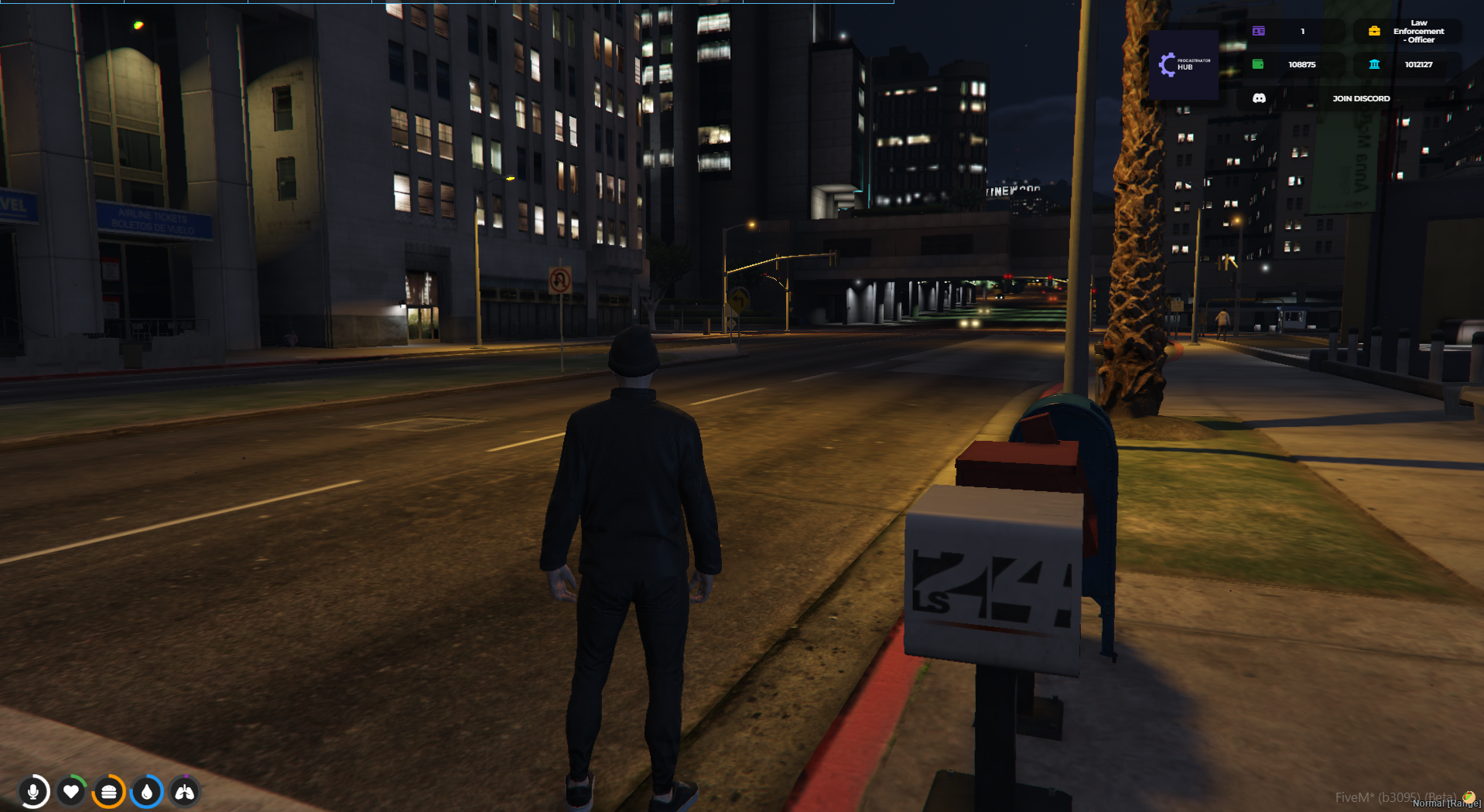This screenshot has height=812, width=1484.
Task: Click the burger hunger status icon
Action: (x=109, y=792)
